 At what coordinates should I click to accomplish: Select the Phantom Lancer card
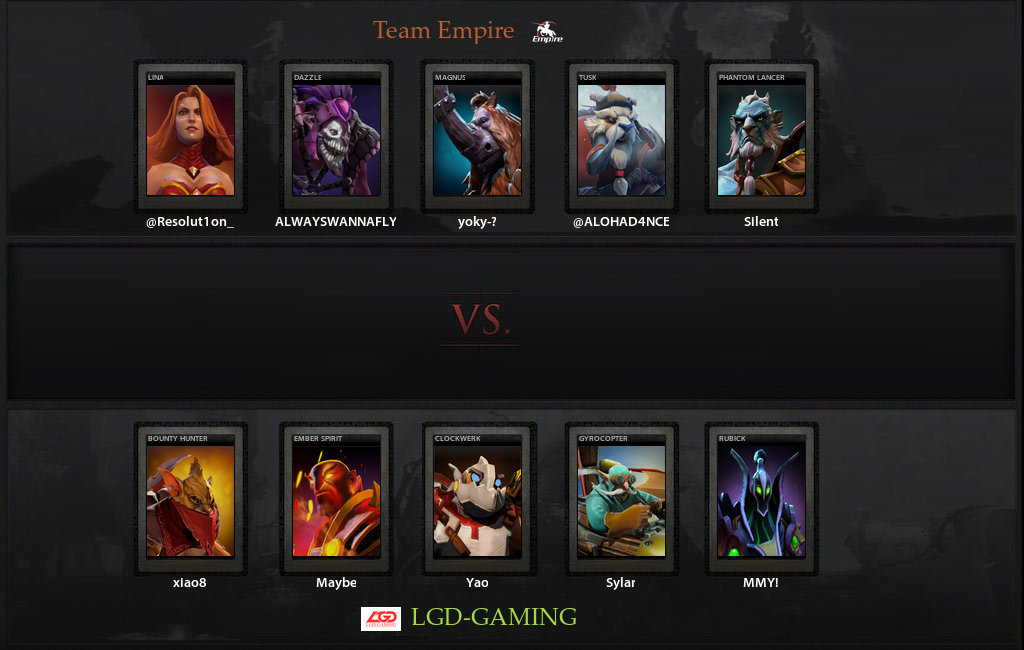[761, 138]
